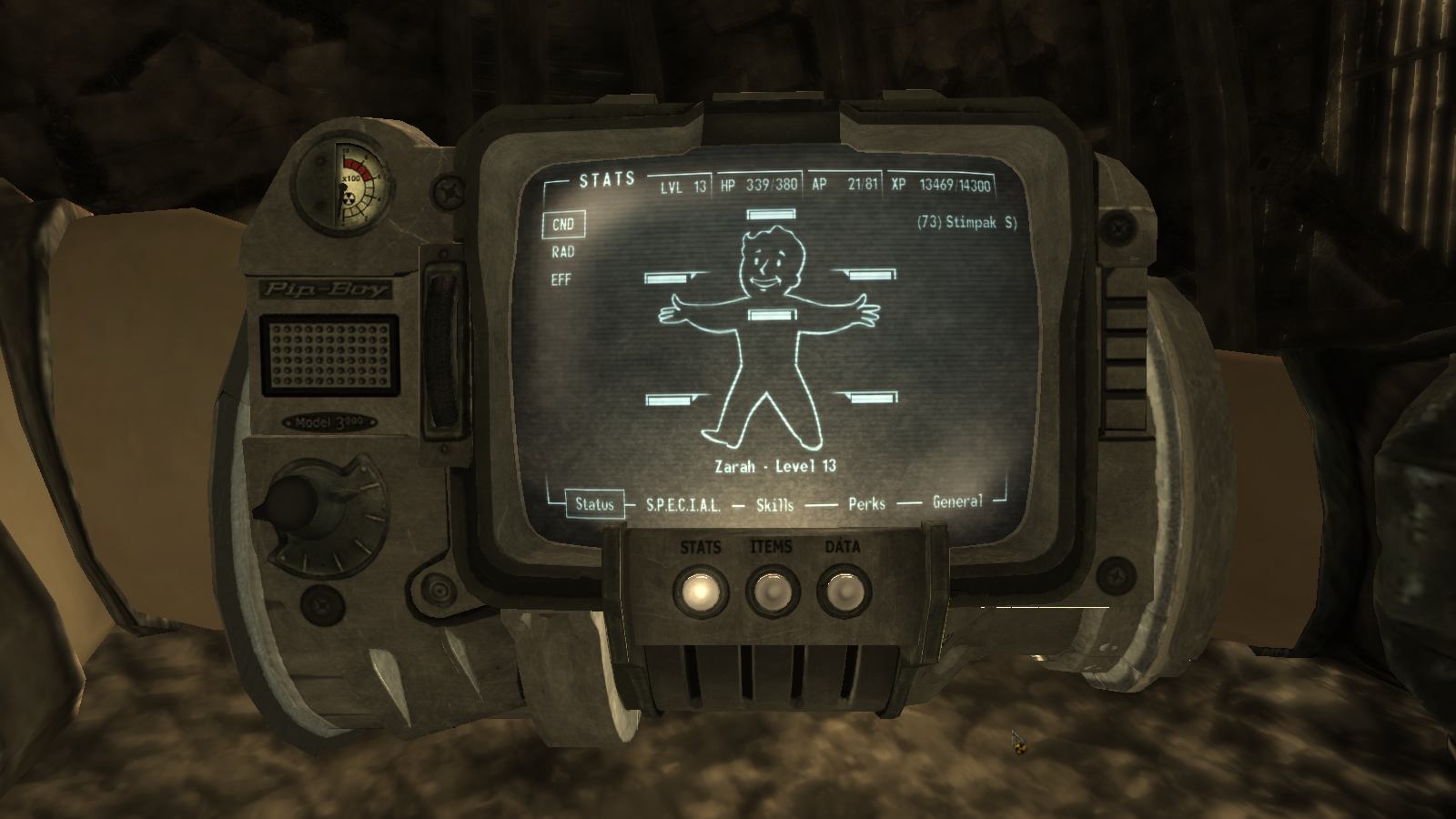
Task: Open the General stats tab
Action: click(x=957, y=500)
